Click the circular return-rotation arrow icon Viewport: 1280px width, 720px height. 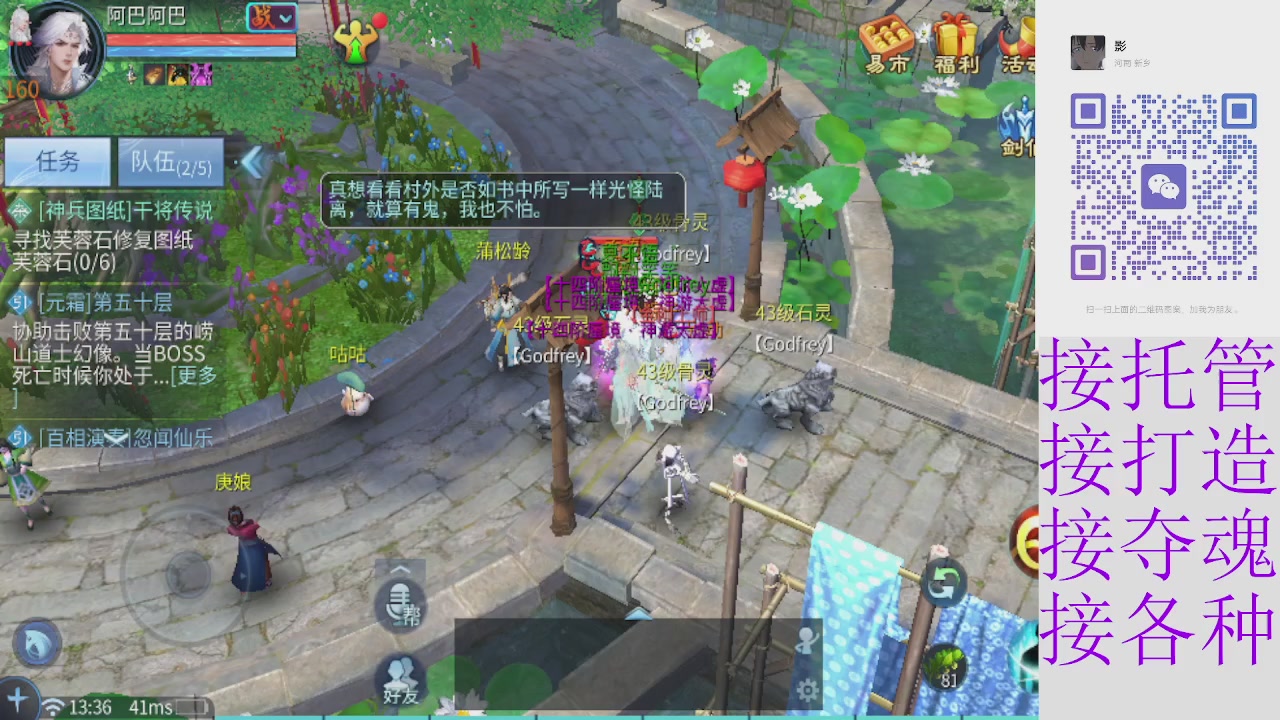(x=944, y=584)
